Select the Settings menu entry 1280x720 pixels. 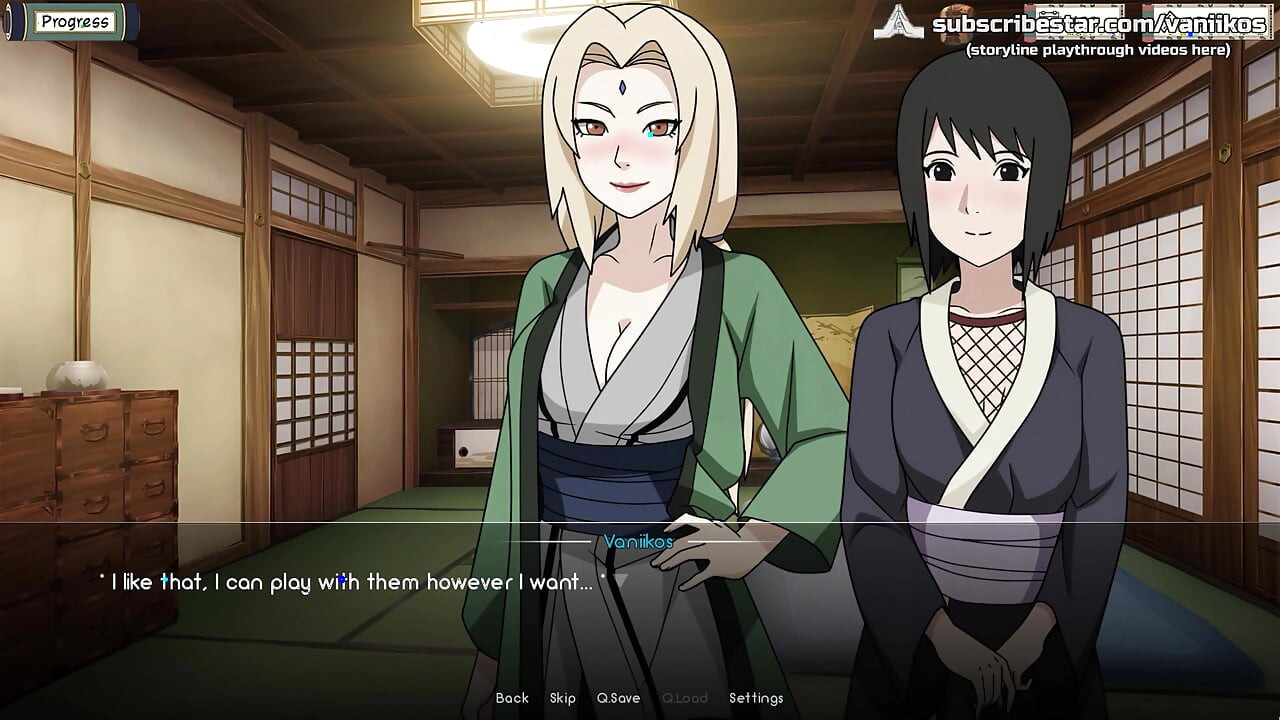(x=758, y=698)
